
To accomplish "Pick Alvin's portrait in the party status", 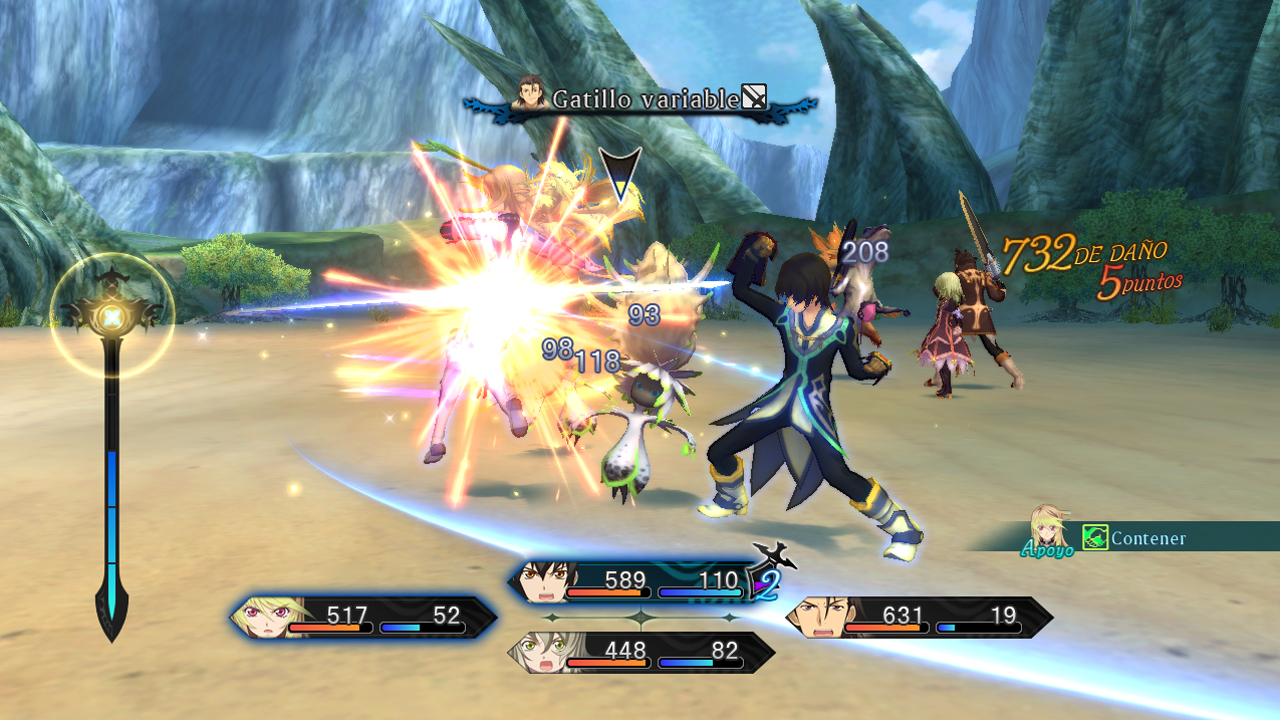I will pyautogui.click(x=813, y=618).
